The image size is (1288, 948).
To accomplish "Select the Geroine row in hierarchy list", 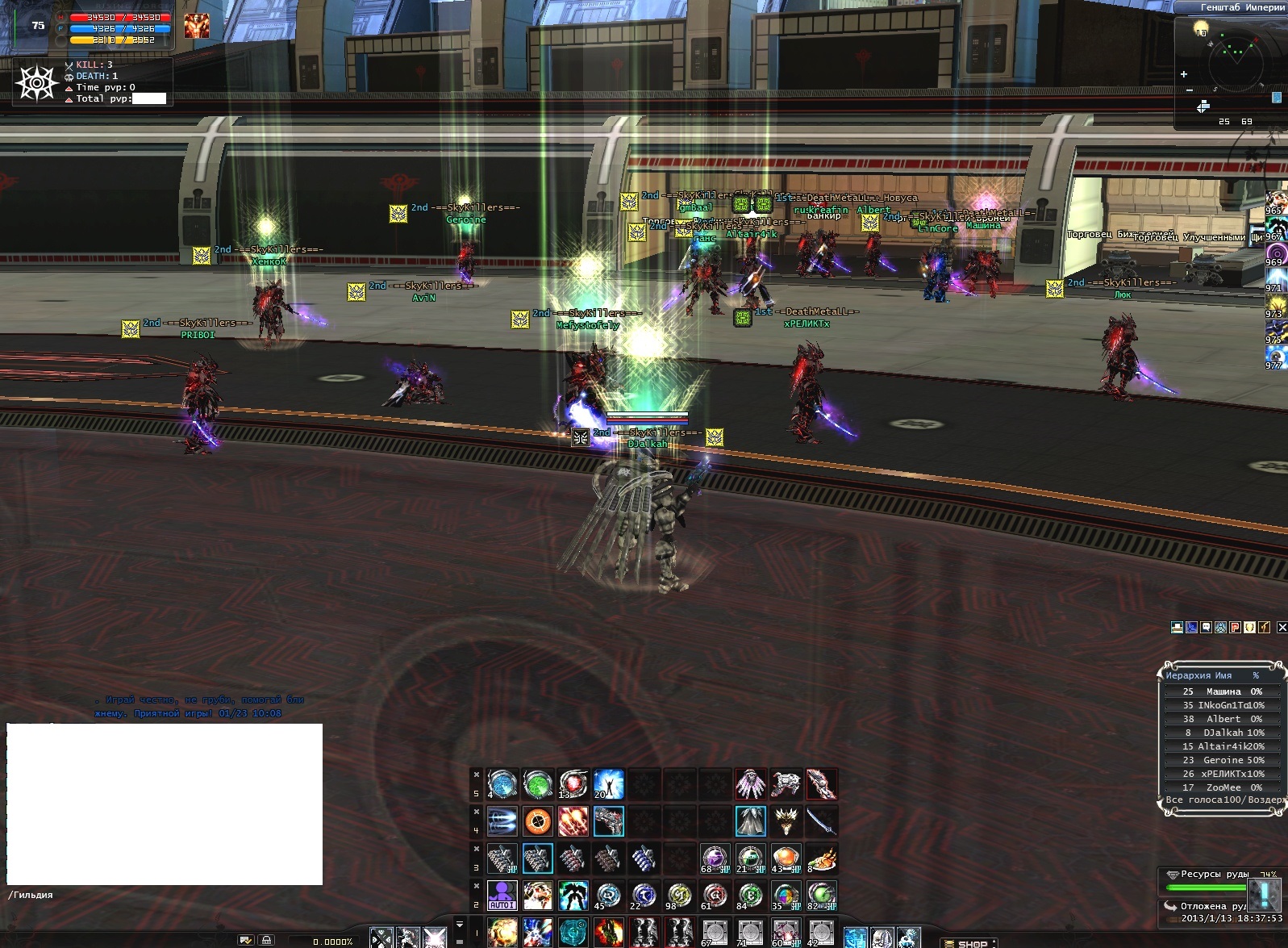I will coord(1223,760).
